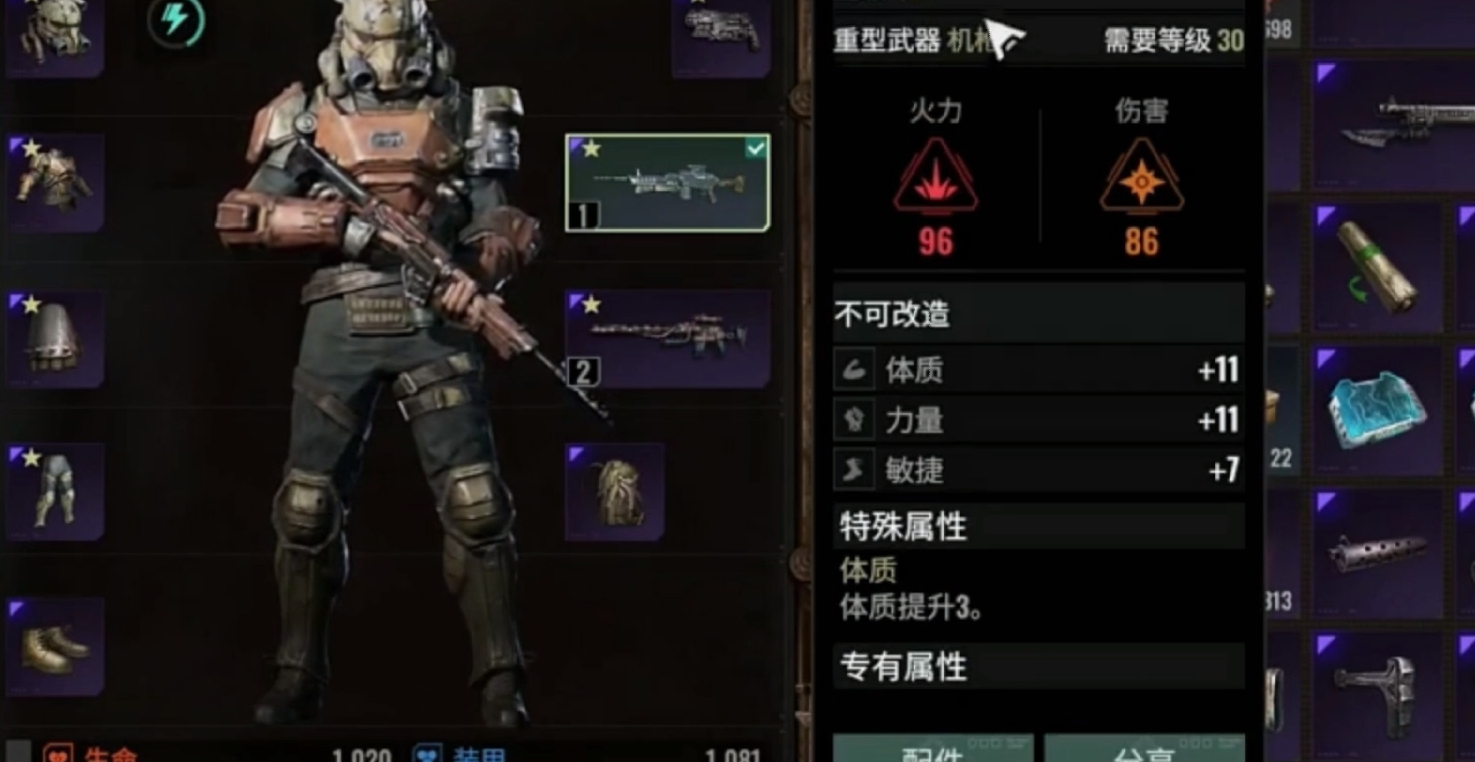1475x762 pixels.
Task: Select the top pistol weapon slot
Action: coord(720,33)
